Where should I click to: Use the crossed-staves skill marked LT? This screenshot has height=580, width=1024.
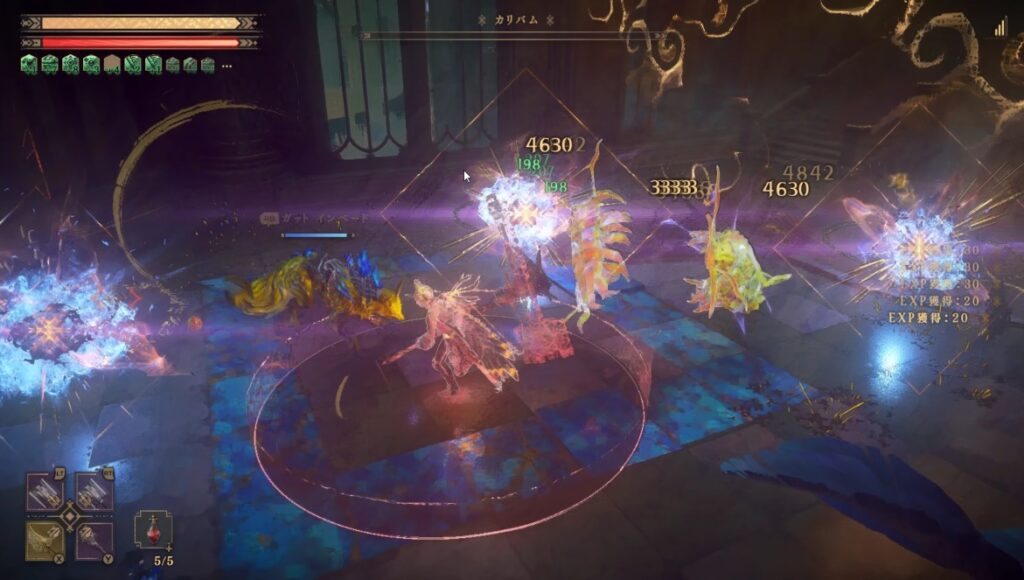45,492
